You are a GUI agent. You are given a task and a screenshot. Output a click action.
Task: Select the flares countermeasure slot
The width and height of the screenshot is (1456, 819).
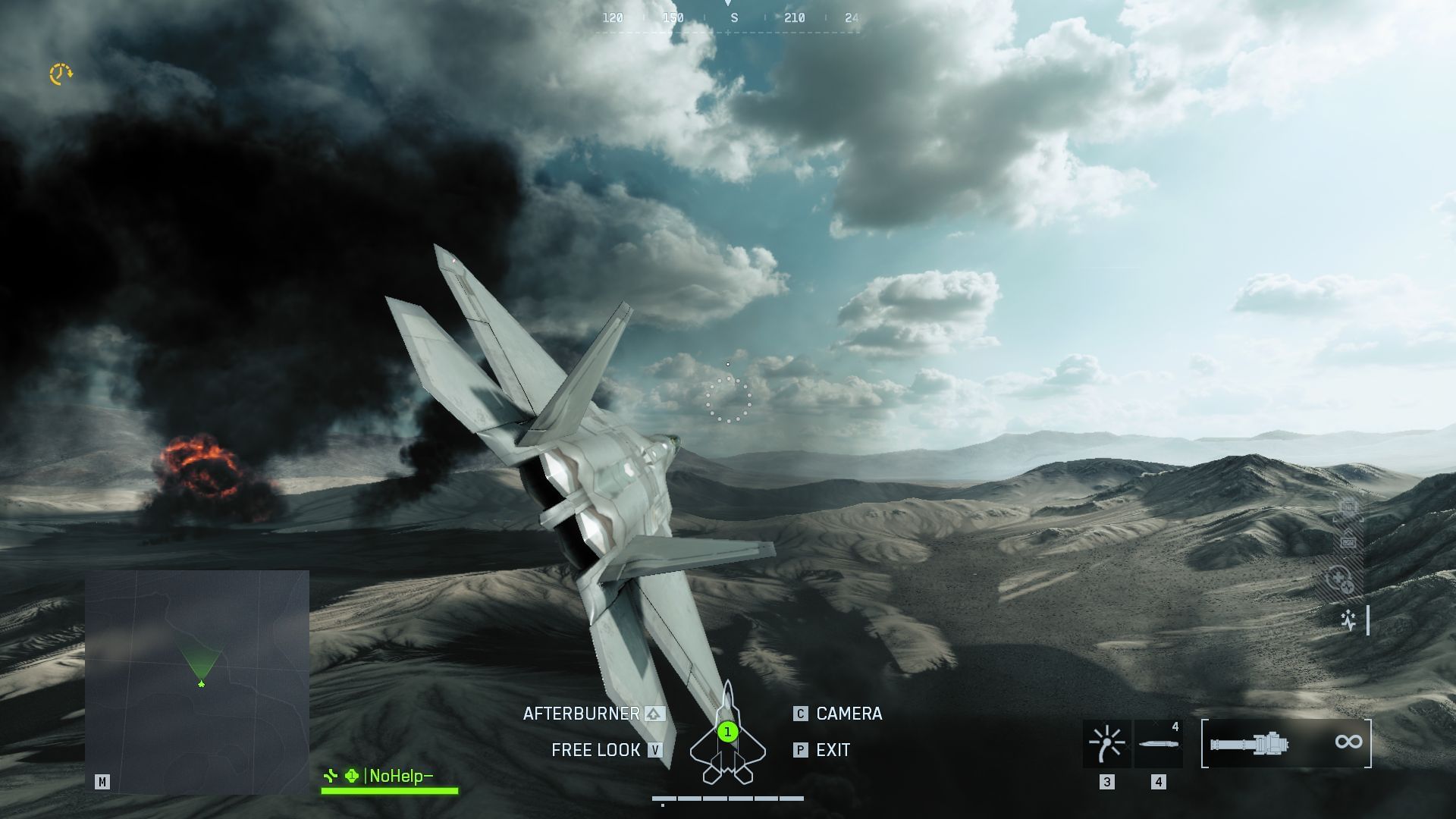(1106, 743)
